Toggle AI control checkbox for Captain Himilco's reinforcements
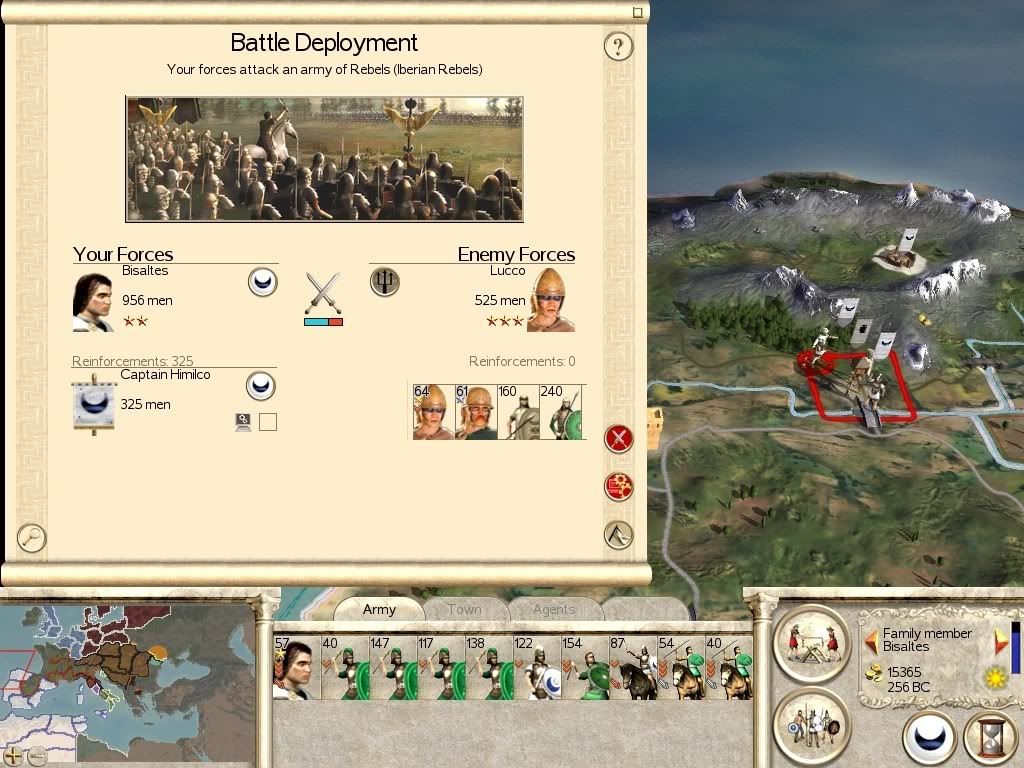The height and width of the screenshot is (768, 1024). pos(267,422)
